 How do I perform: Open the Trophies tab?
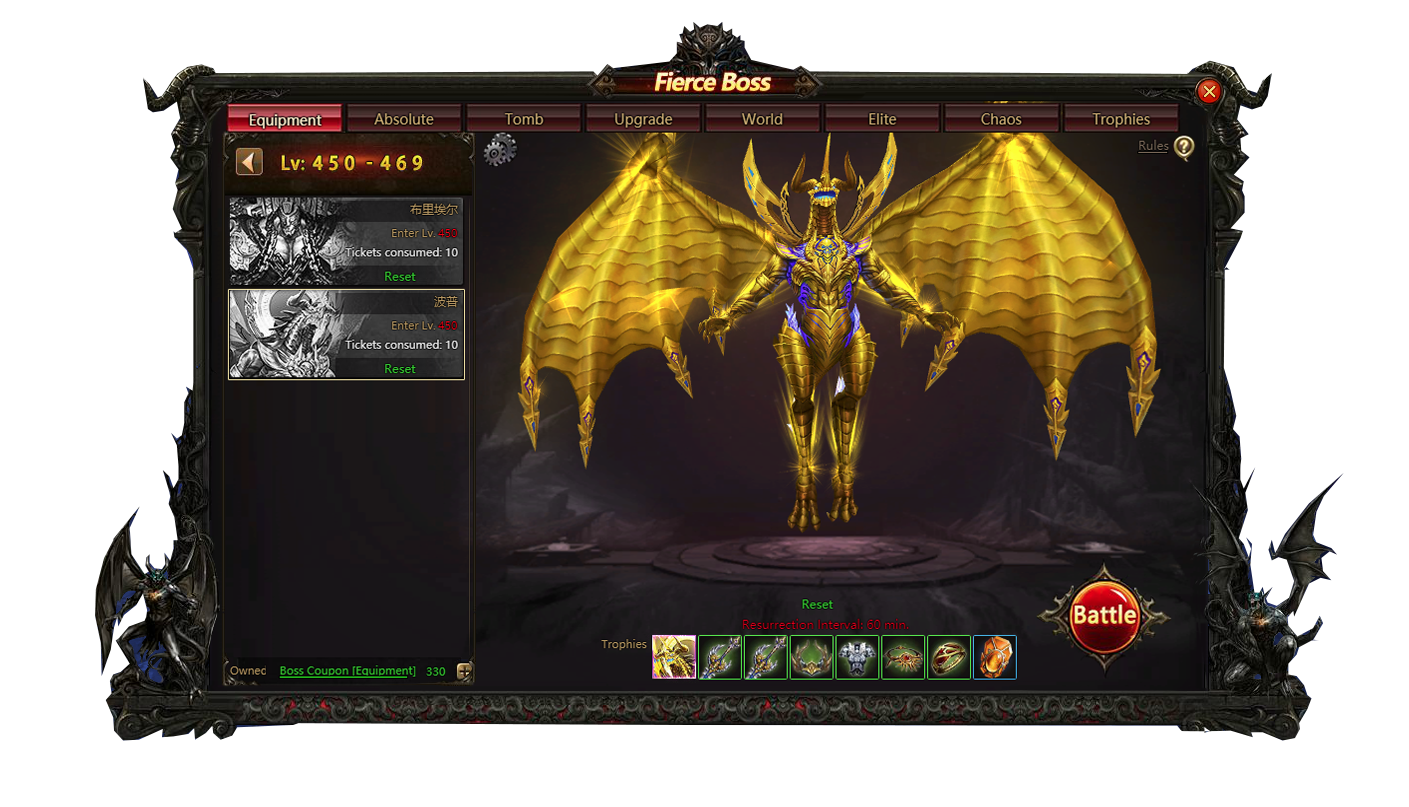point(1121,119)
